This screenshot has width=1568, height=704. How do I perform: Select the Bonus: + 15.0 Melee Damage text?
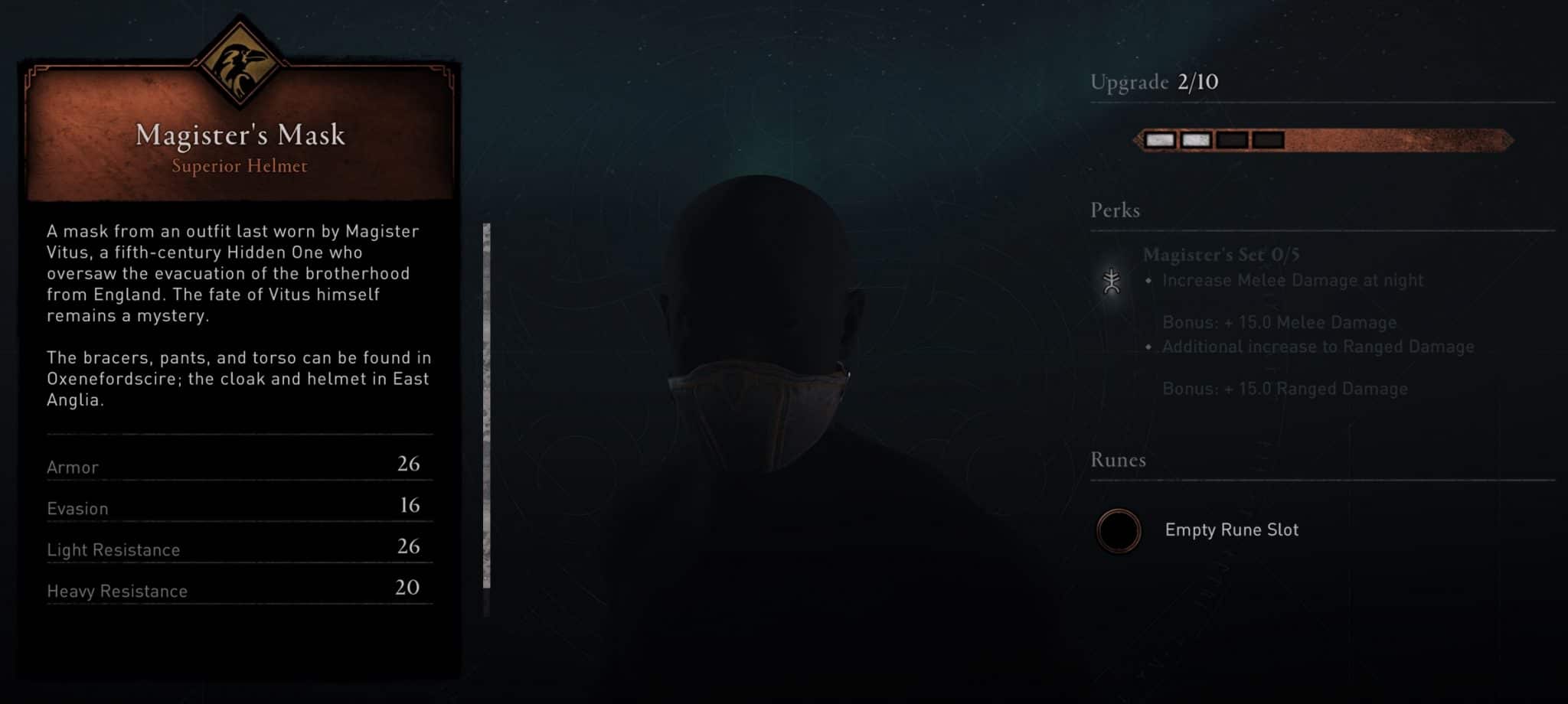pos(1279,322)
